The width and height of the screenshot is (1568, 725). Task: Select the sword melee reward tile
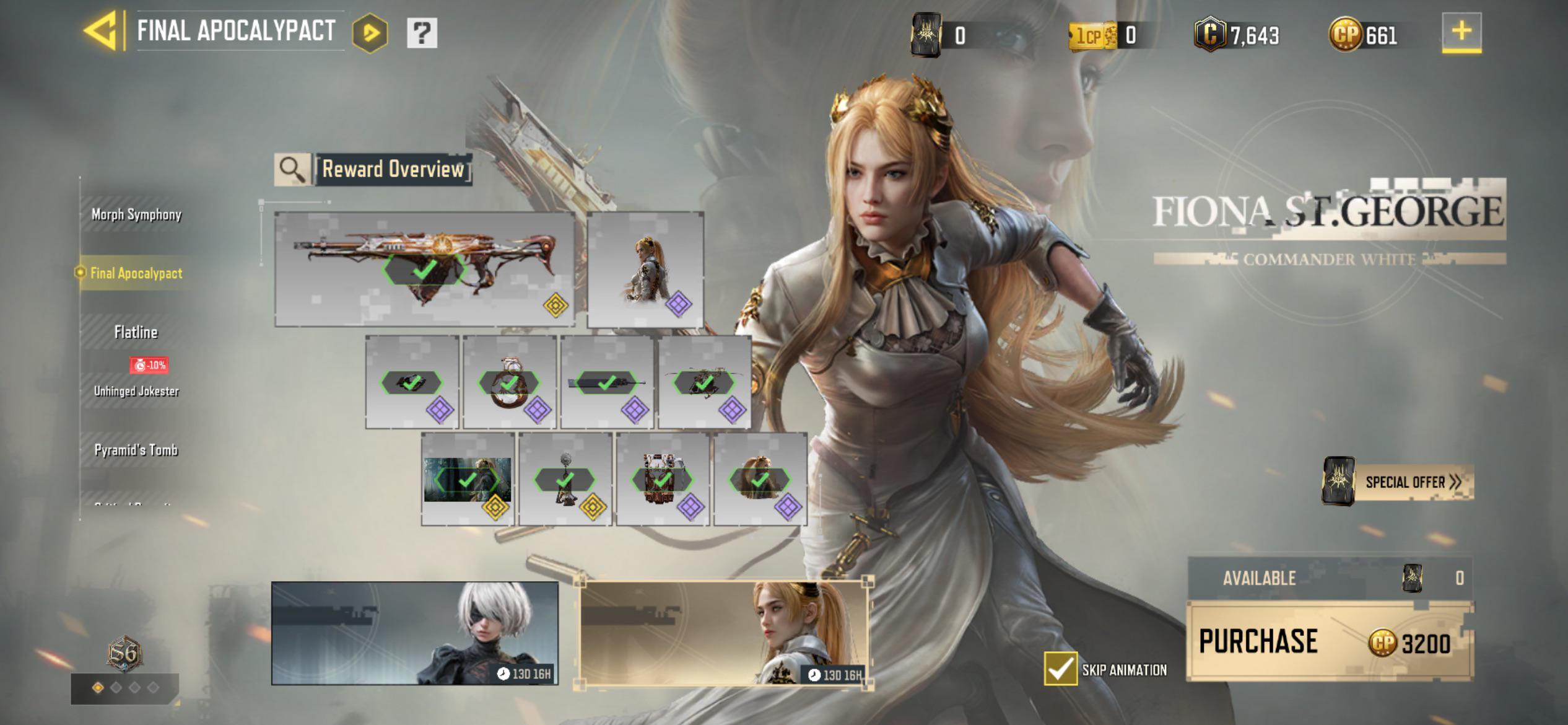tap(607, 382)
